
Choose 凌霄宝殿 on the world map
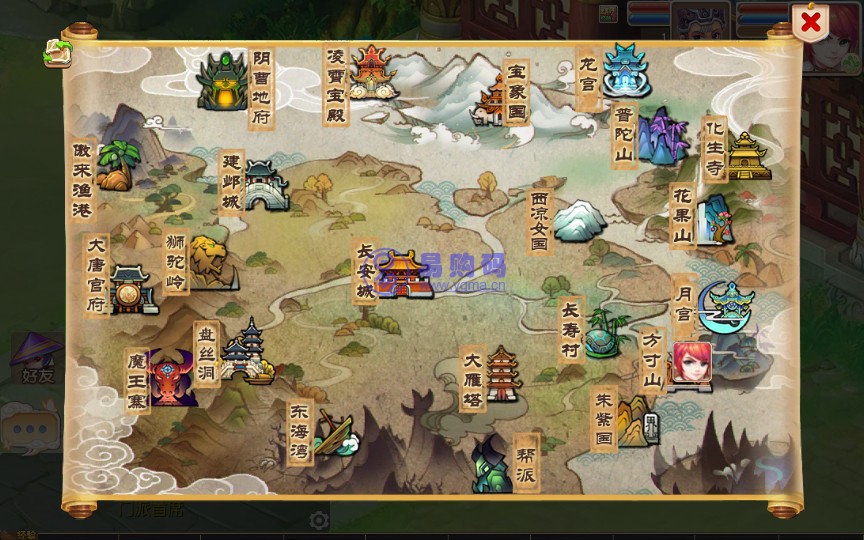(x=369, y=72)
